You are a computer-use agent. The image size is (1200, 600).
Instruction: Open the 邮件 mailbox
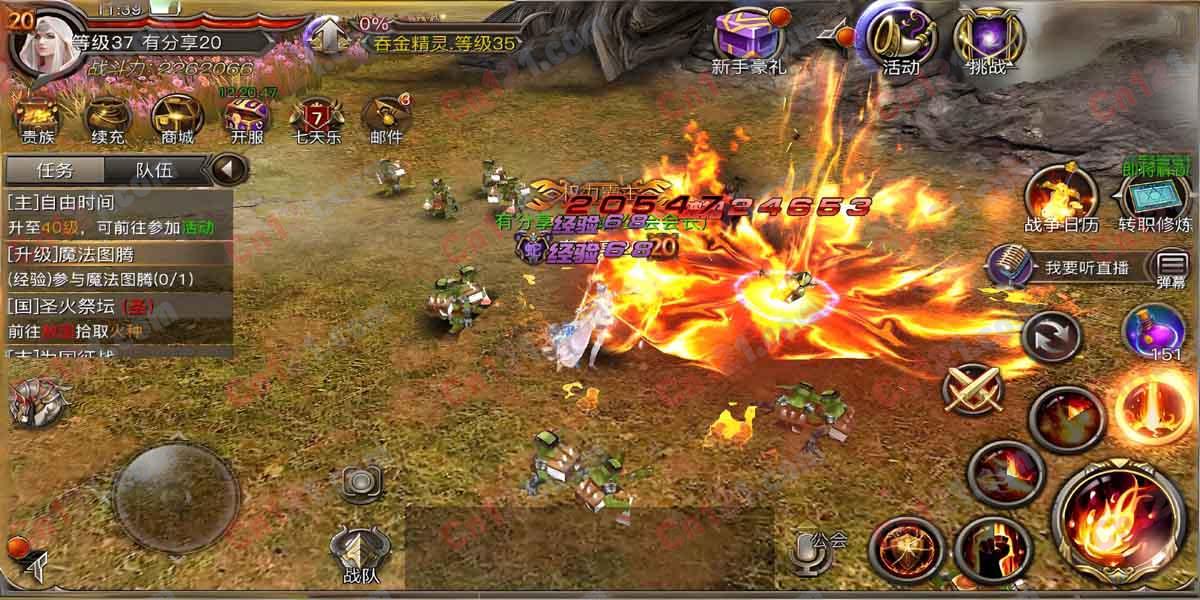385,116
